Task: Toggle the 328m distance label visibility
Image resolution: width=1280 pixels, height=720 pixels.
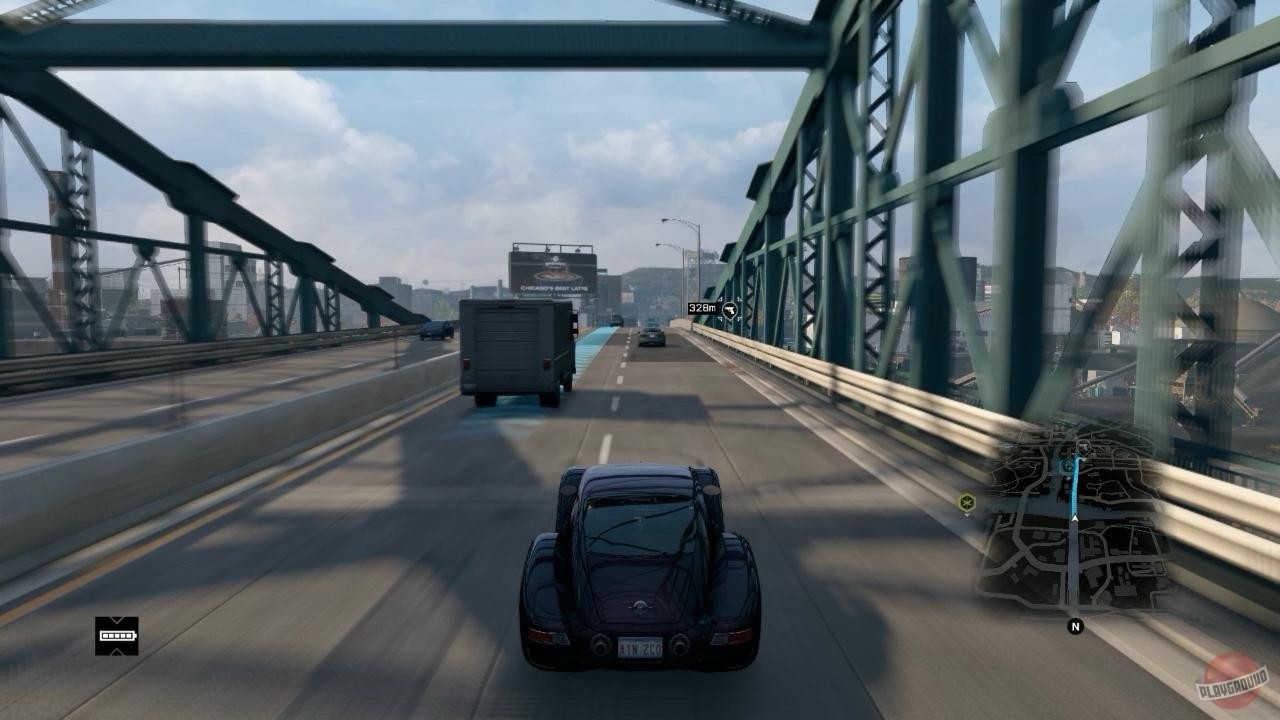Action: [702, 309]
